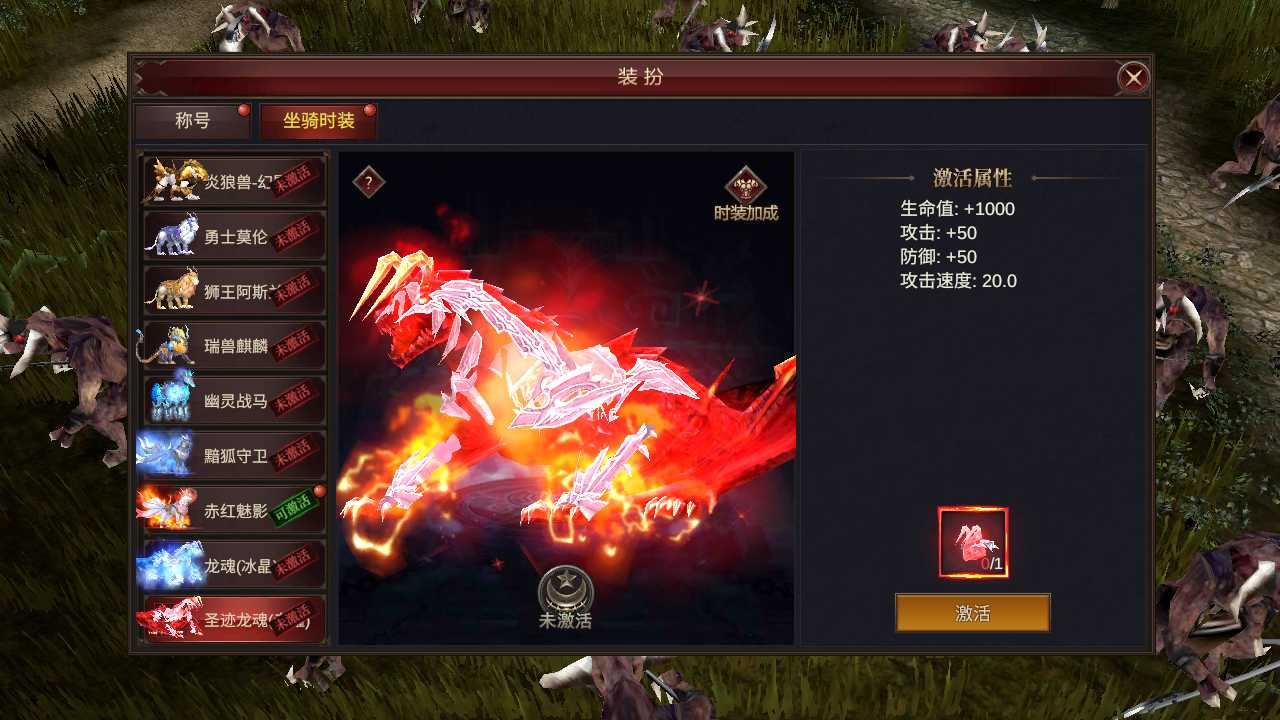
Task: Open the help question mark icon
Action: 366,182
